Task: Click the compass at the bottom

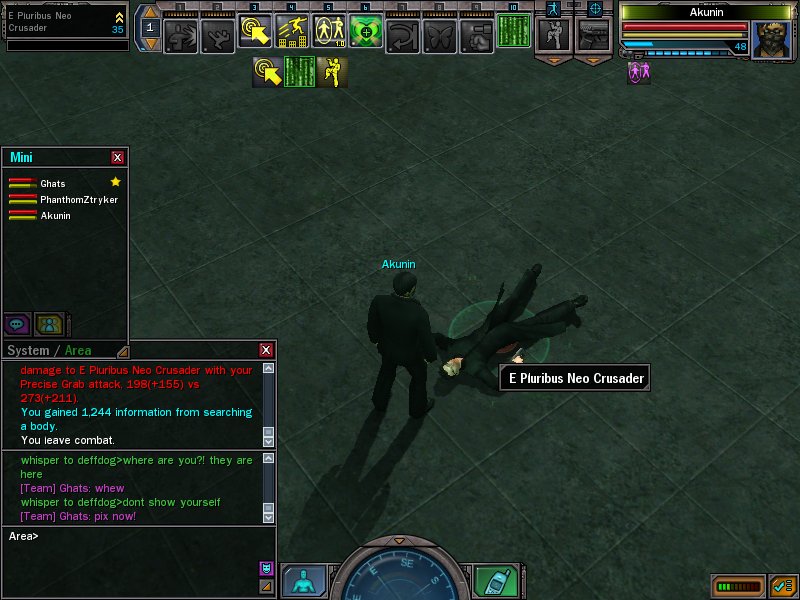Action: [x=398, y=575]
